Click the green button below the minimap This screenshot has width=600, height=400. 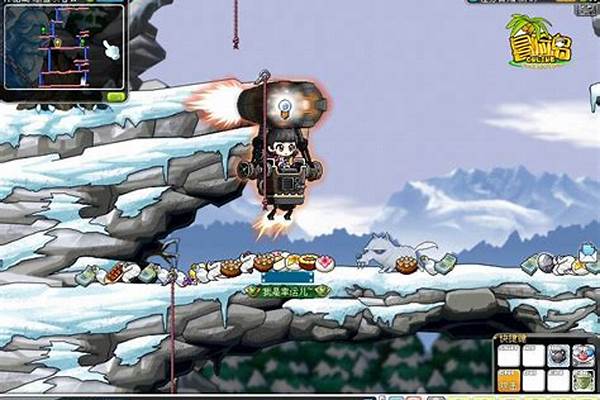point(116,96)
